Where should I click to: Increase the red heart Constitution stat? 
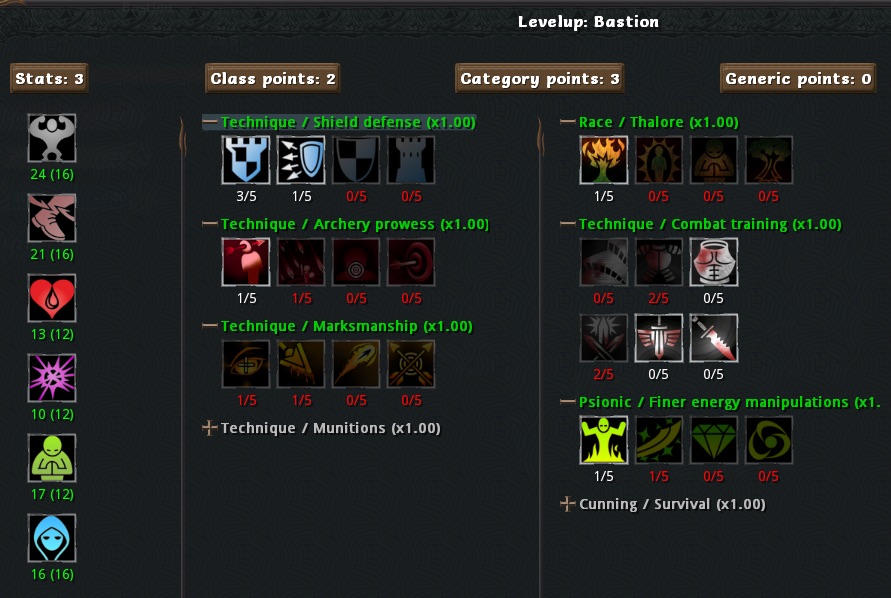52,298
